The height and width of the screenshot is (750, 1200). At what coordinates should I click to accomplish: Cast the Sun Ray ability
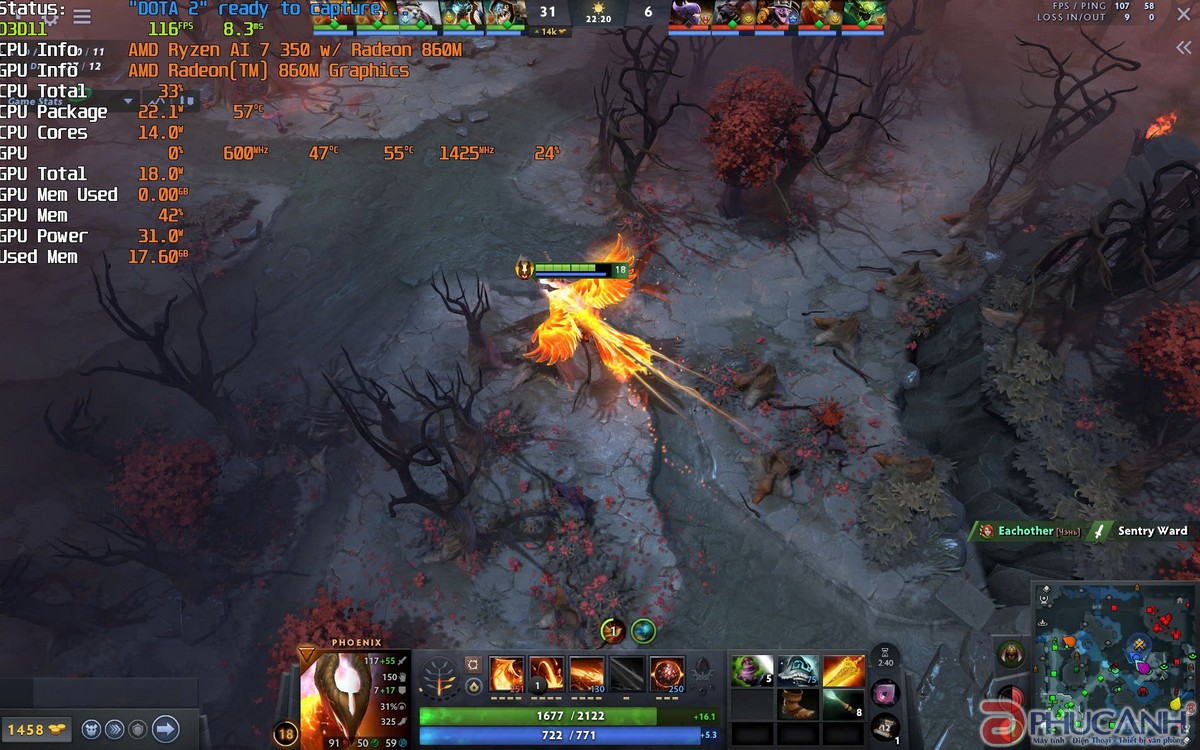588,674
